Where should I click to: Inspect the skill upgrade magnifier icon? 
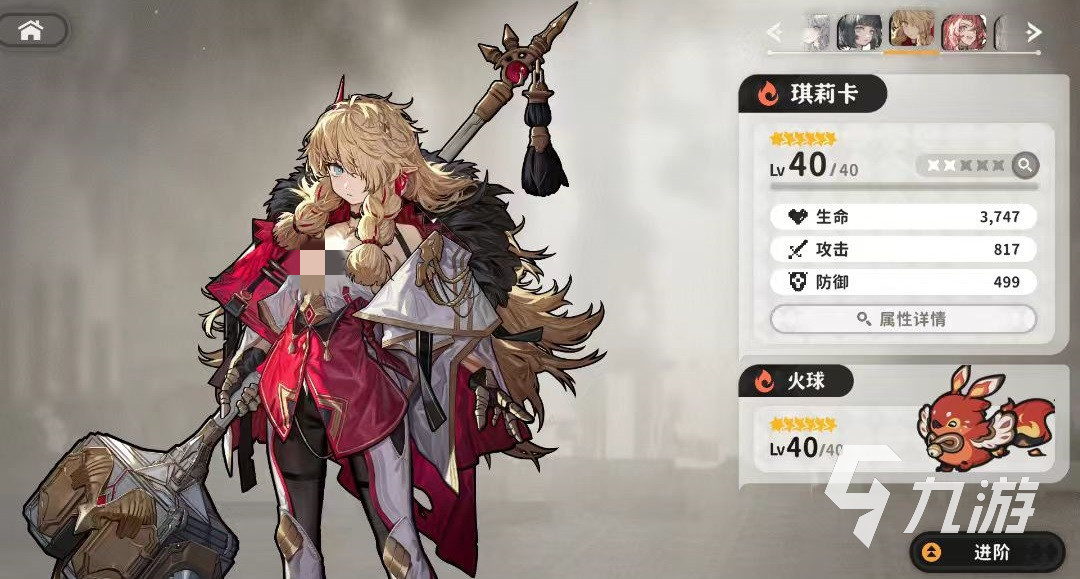click(x=1024, y=165)
